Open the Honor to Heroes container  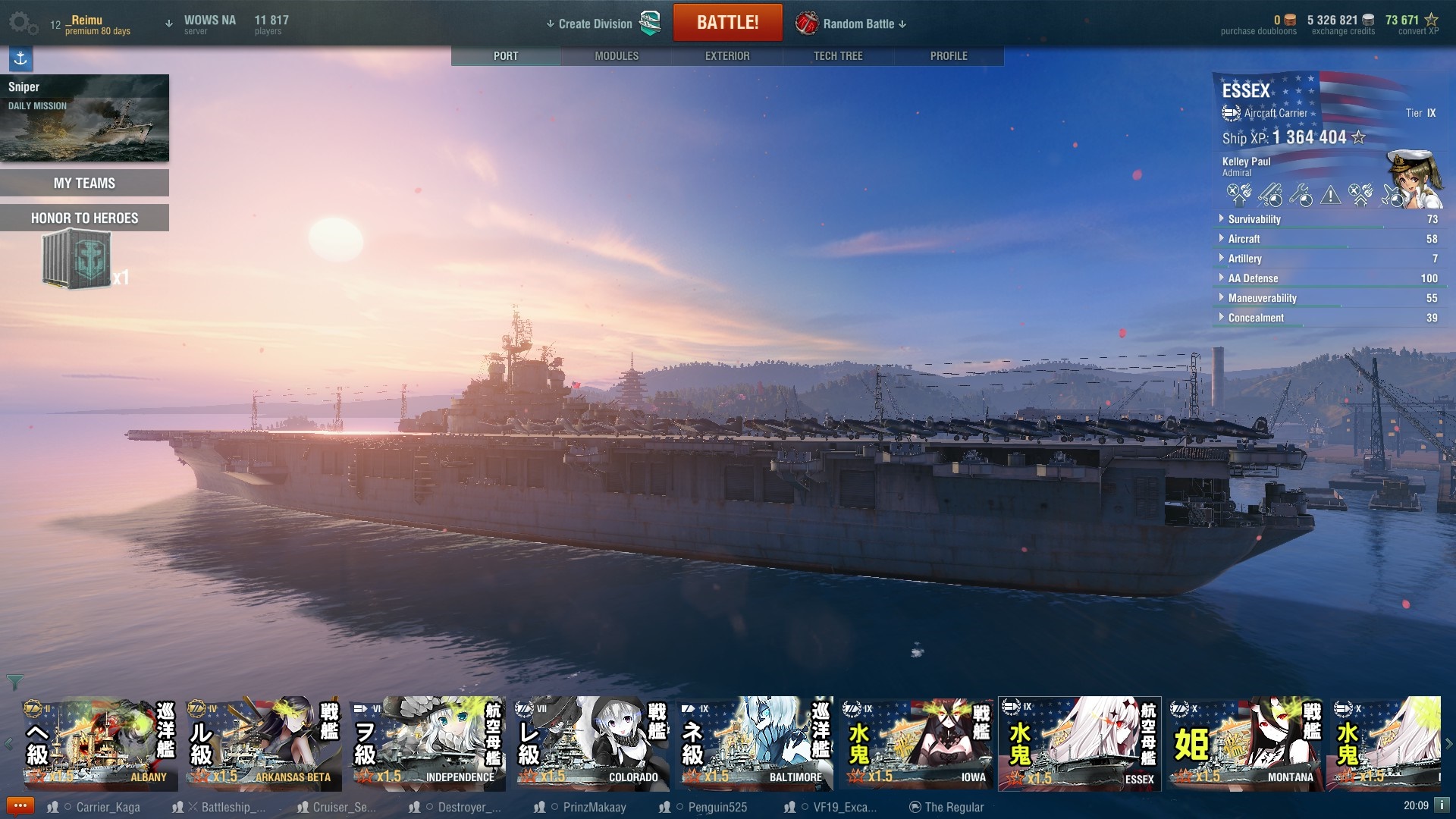click(x=77, y=259)
